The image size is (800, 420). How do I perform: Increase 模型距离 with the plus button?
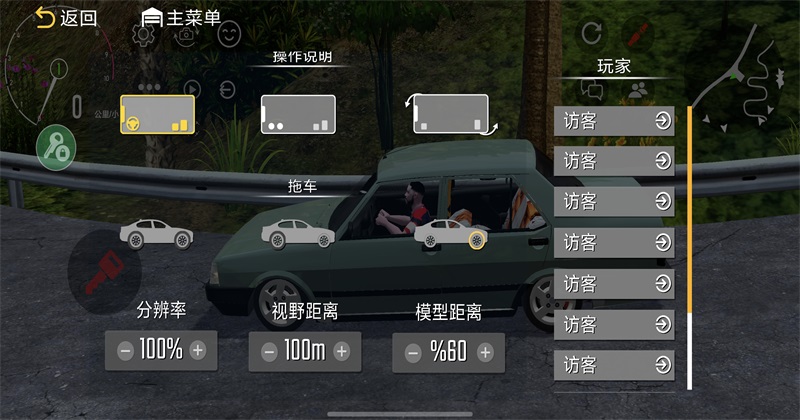tap(485, 352)
